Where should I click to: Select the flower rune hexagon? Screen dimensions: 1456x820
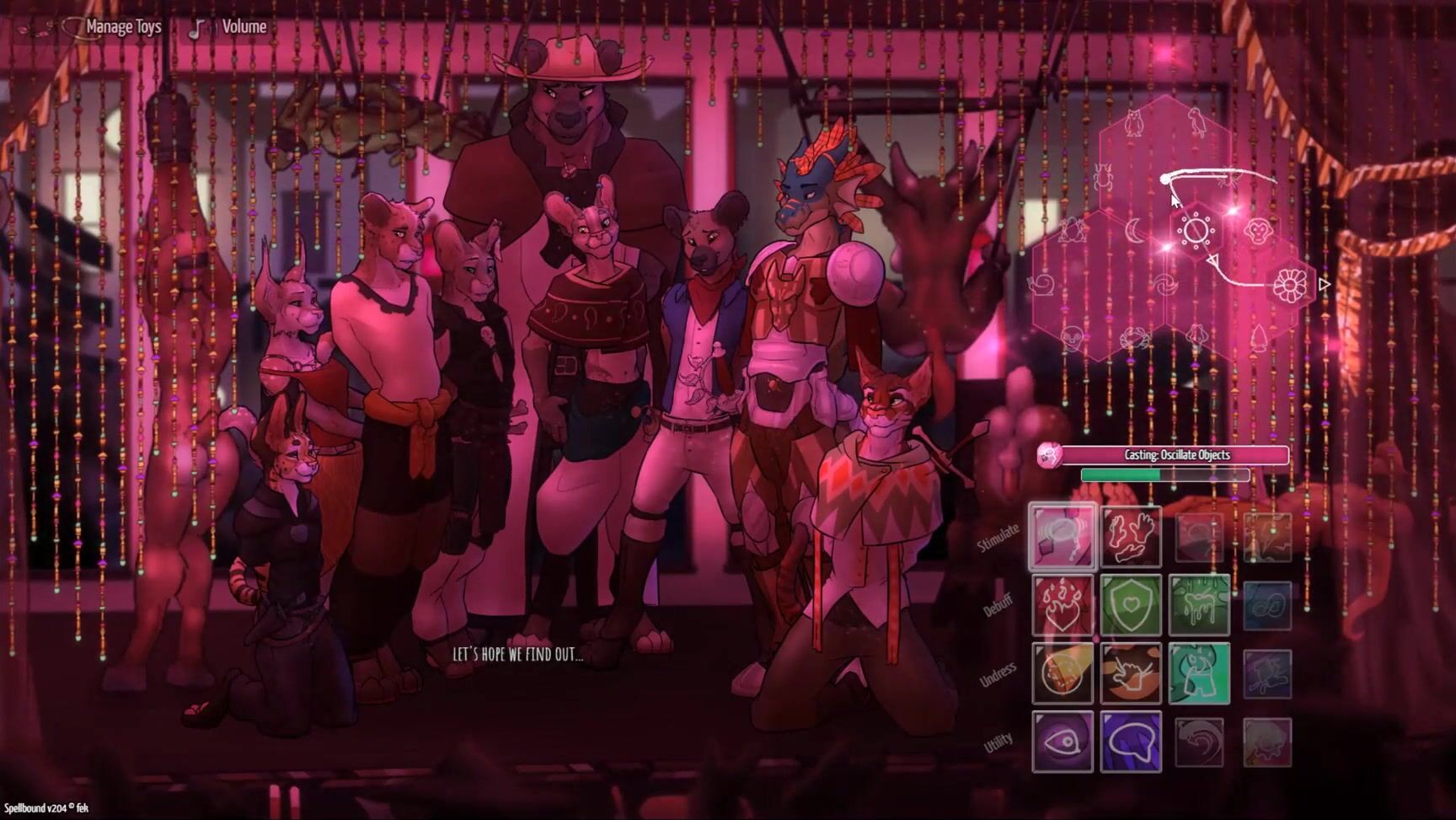1288,285
